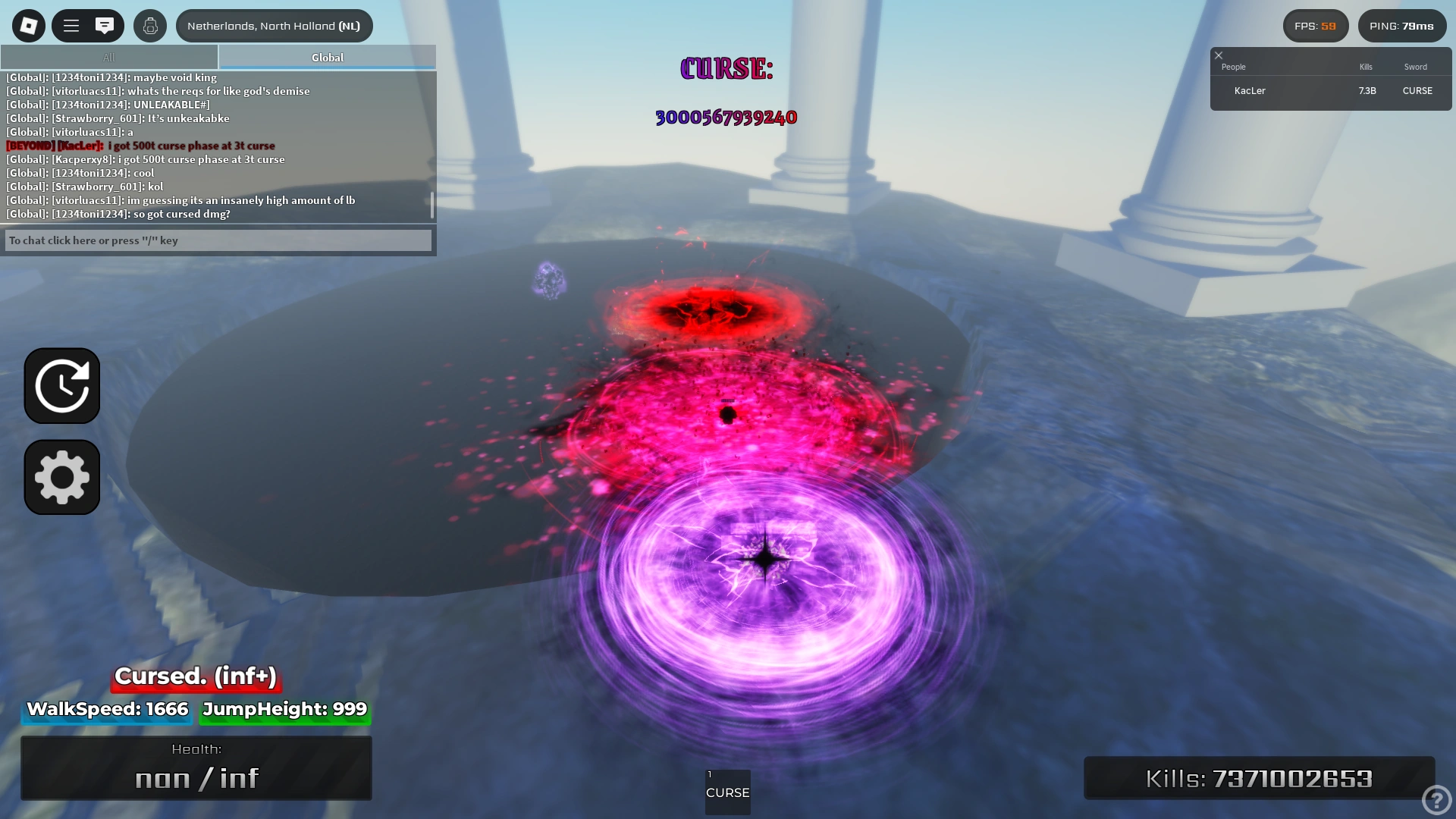Viewport: 1456px width, 819px height.
Task: Click the hamburger menu icon
Action: [x=71, y=25]
